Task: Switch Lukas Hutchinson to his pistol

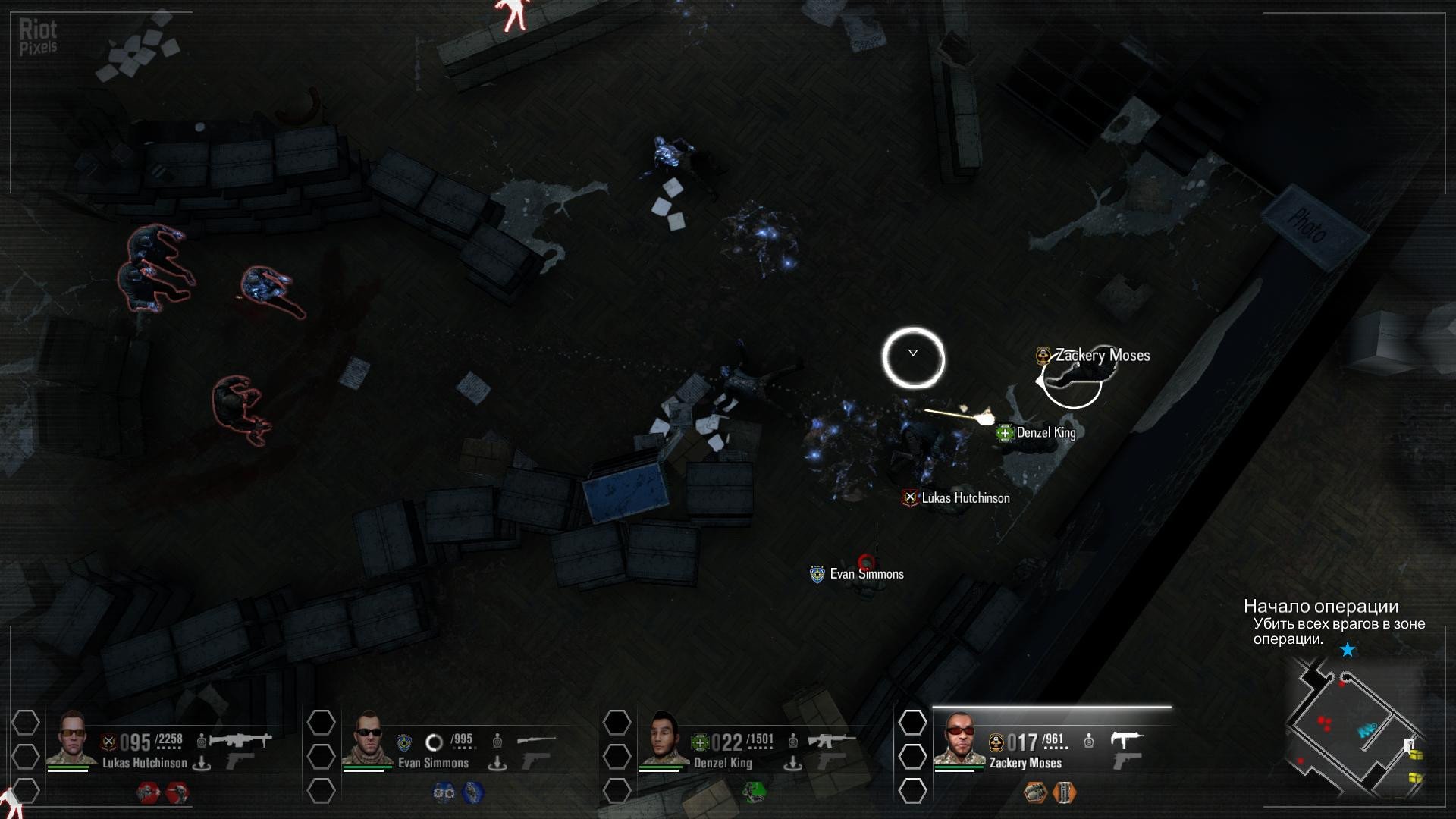Action: [x=241, y=761]
